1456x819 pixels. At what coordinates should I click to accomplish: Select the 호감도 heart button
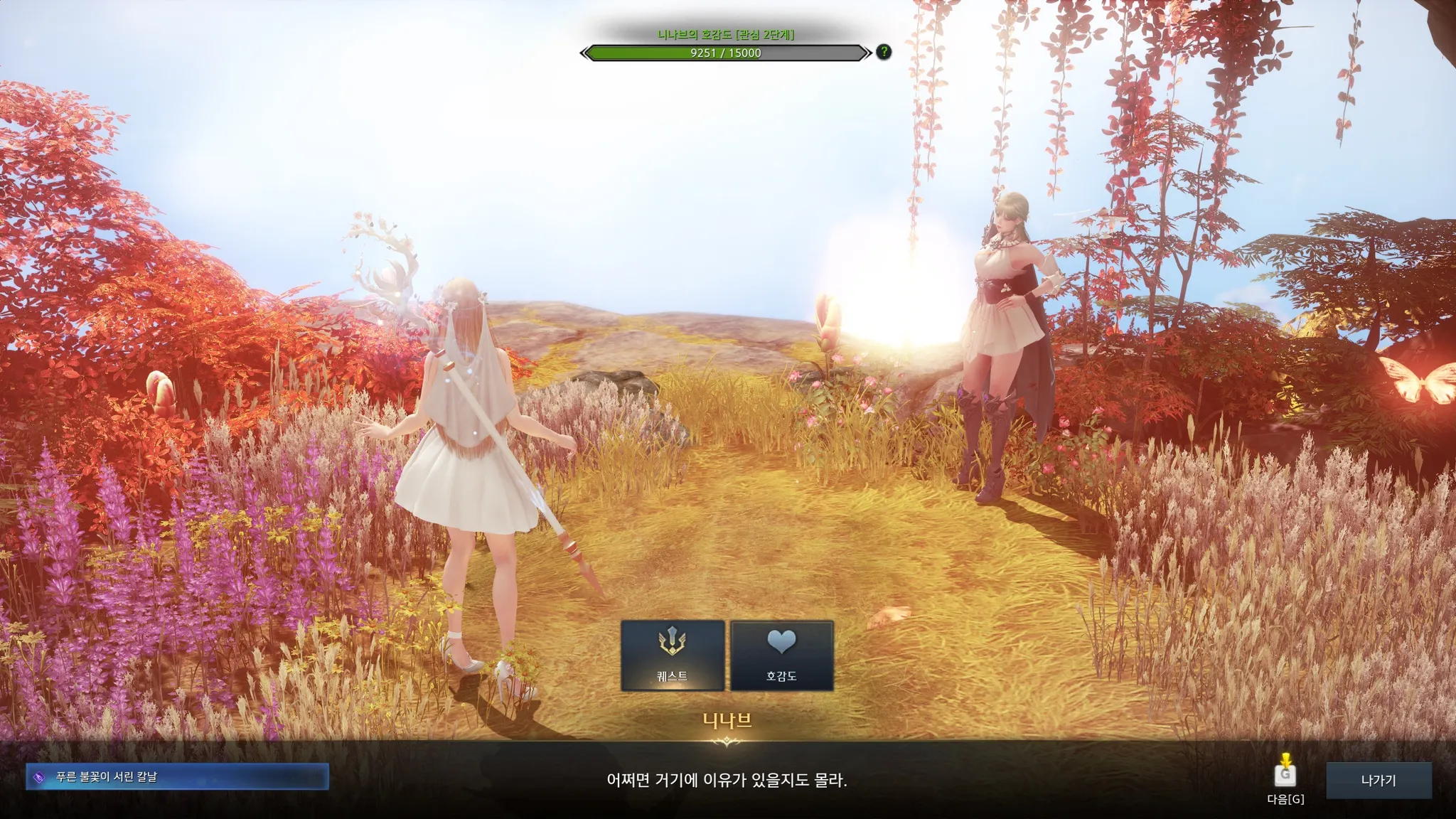(781, 655)
